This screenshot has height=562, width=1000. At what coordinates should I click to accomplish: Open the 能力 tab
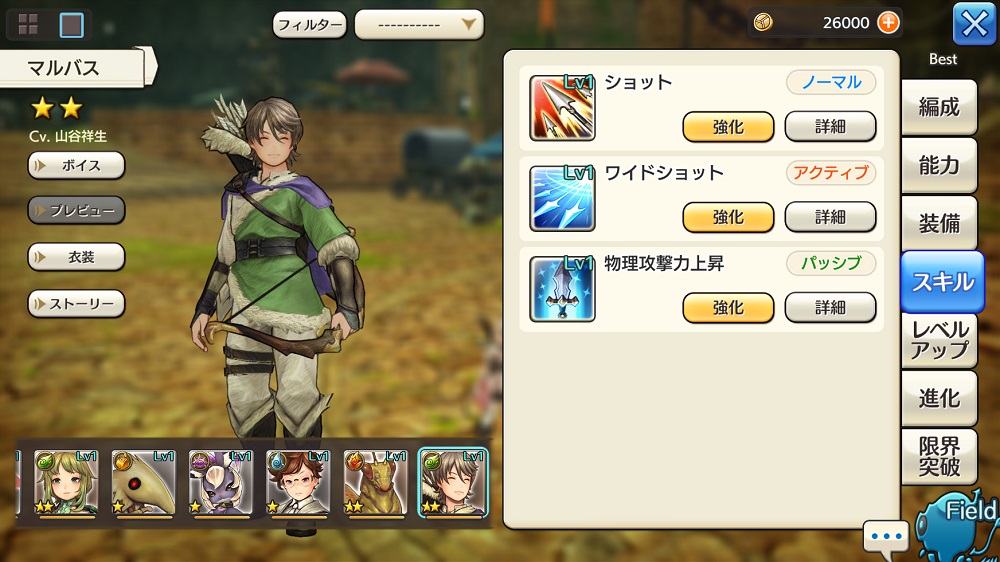point(938,166)
